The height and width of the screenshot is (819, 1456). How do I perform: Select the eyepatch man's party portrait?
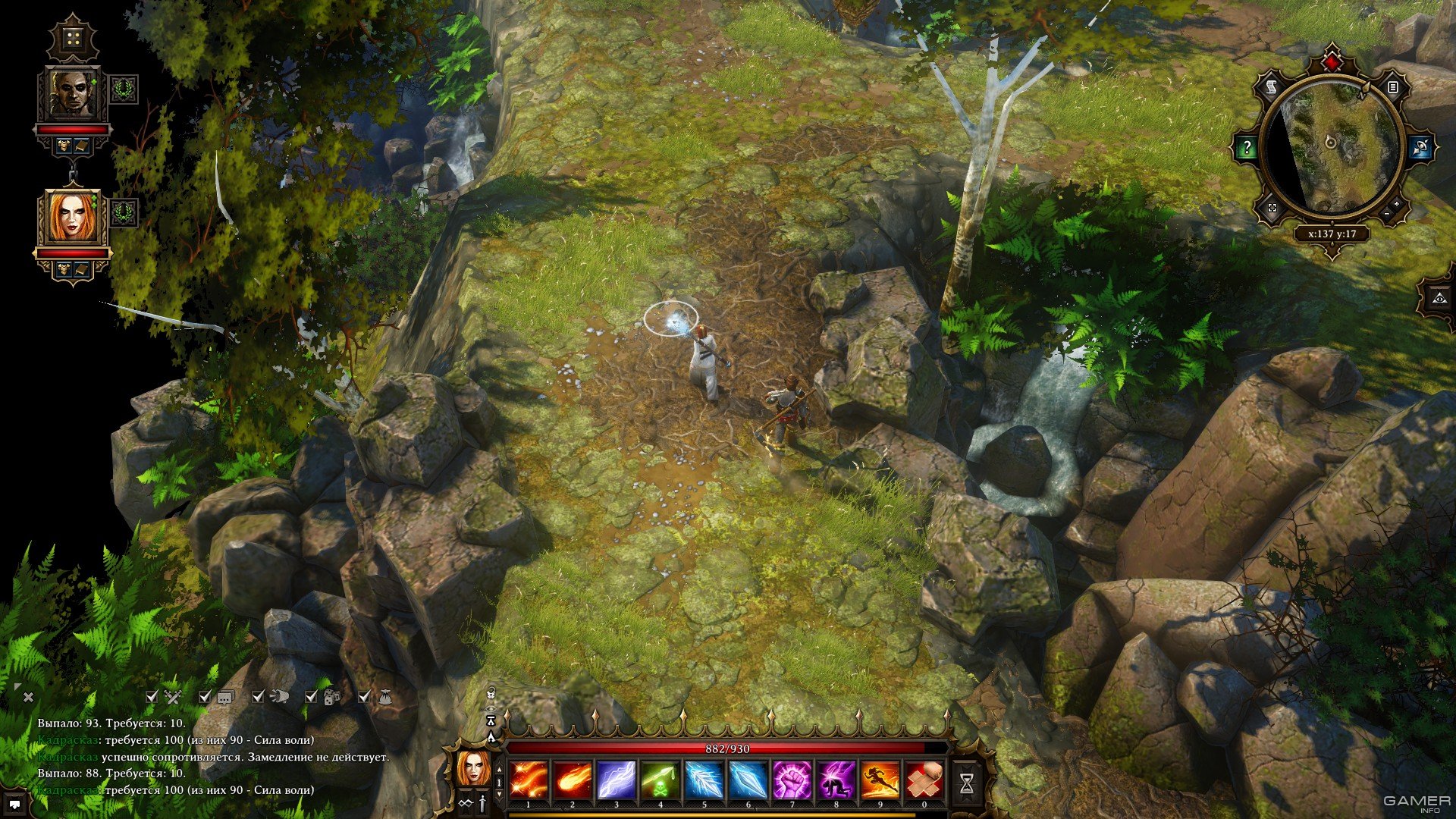[74, 93]
